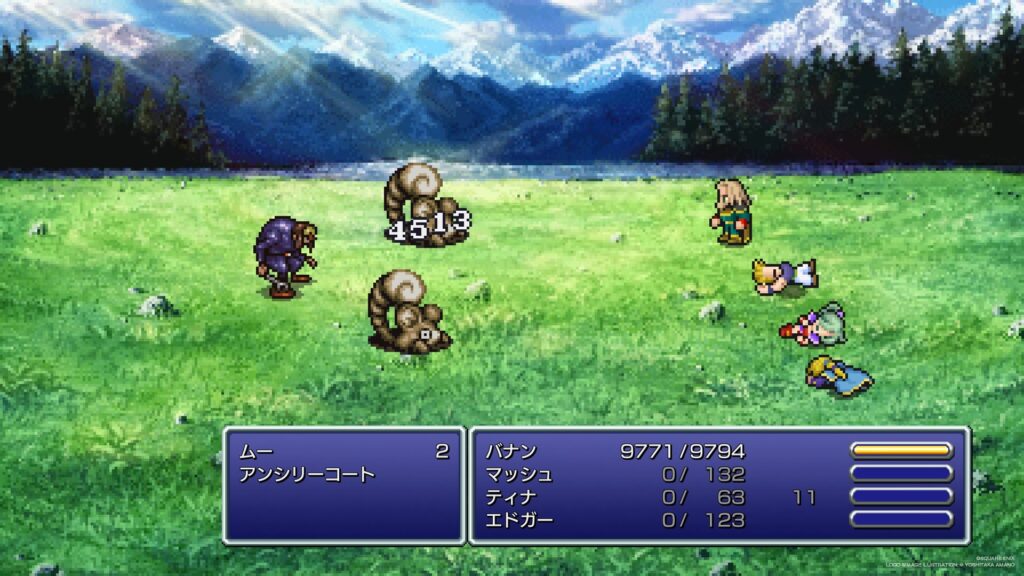Pick エドガー's row in the party window
Image resolution: width=1024 pixels, height=576 pixels.
tap(518, 520)
